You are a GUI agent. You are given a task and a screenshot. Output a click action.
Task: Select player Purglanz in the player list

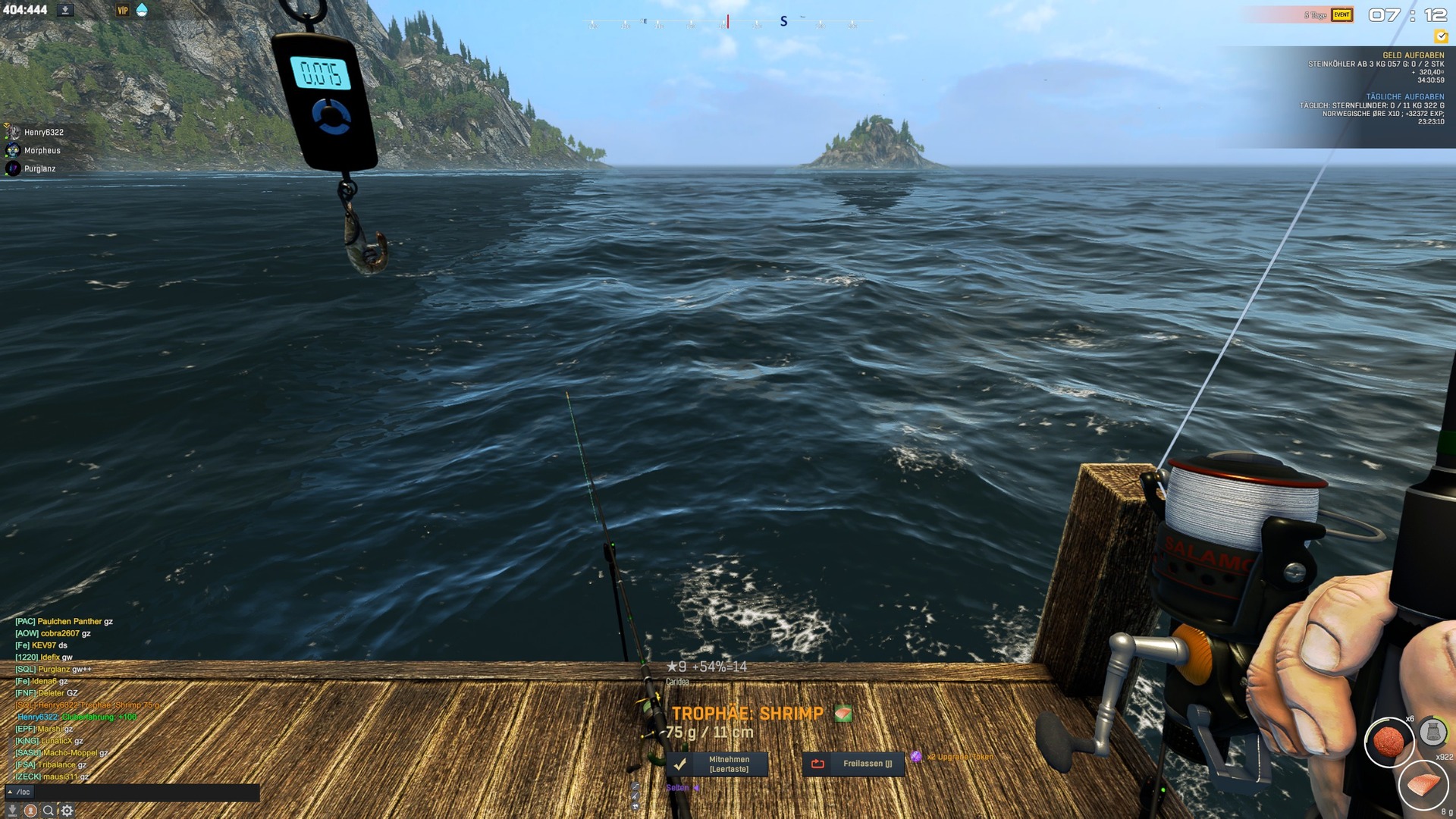[39, 169]
